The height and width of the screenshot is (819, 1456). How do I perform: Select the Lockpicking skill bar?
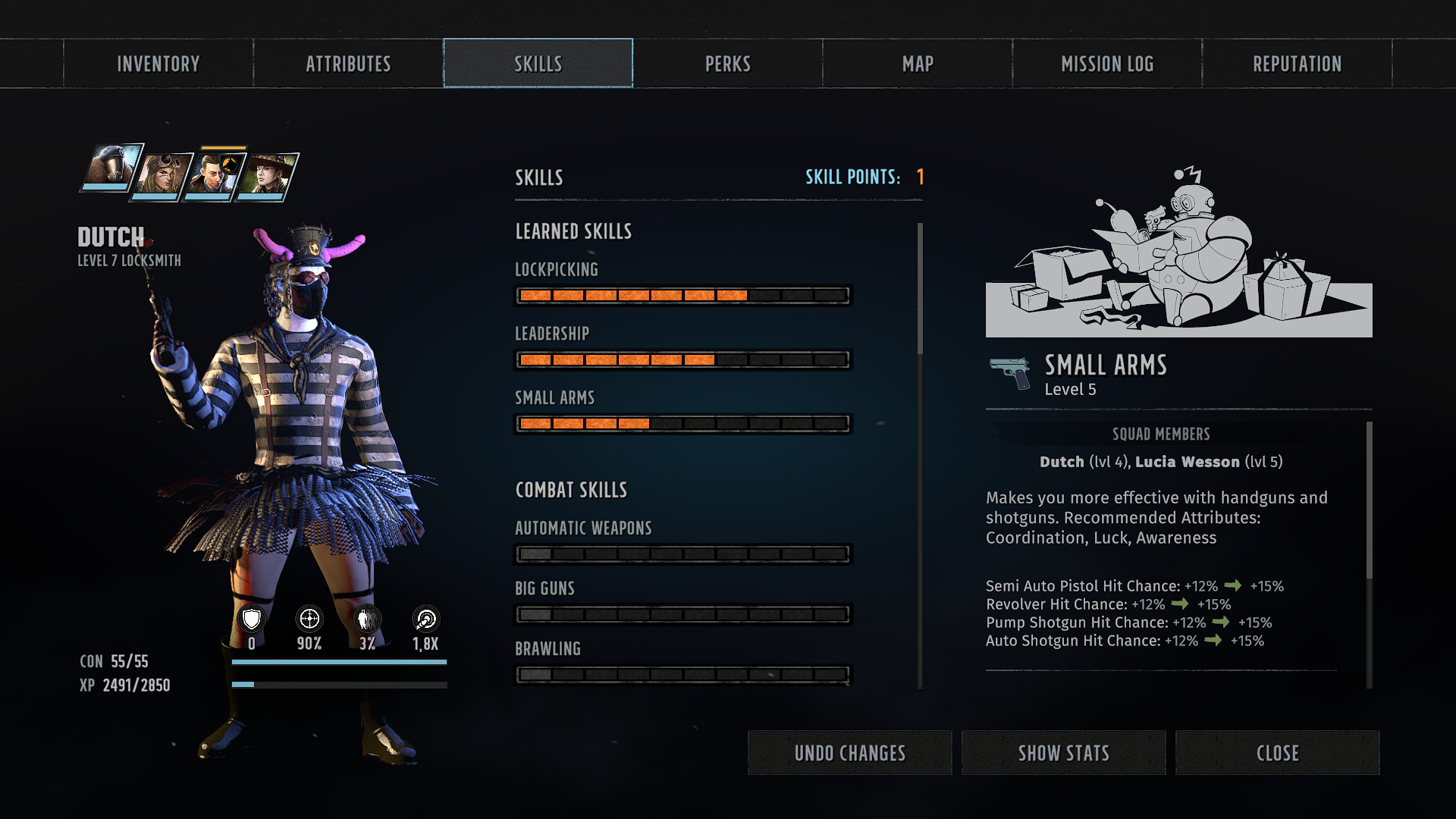[x=682, y=295]
